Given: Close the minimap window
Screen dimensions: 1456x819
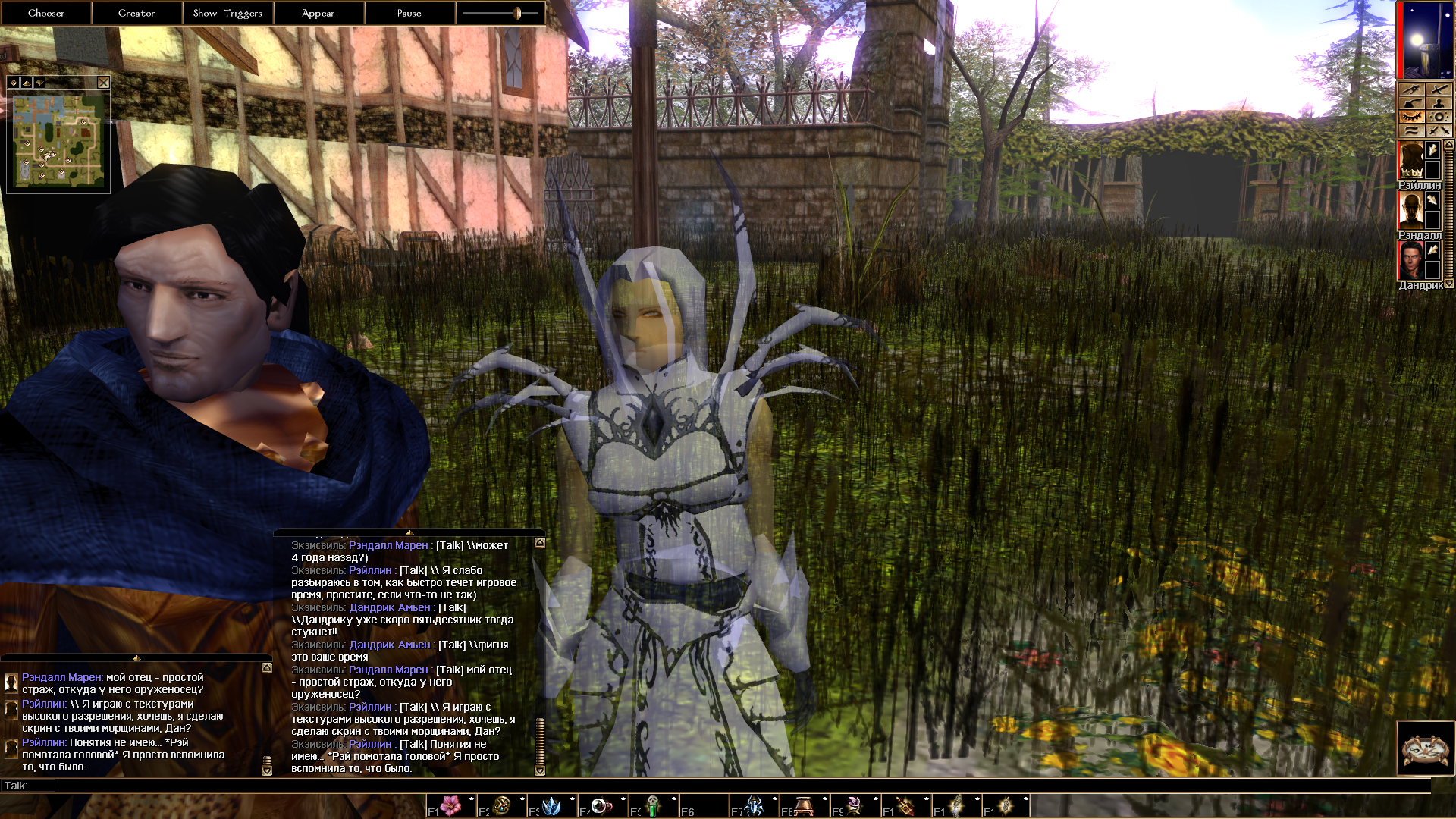Looking at the screenshot, I should [103, 83].
